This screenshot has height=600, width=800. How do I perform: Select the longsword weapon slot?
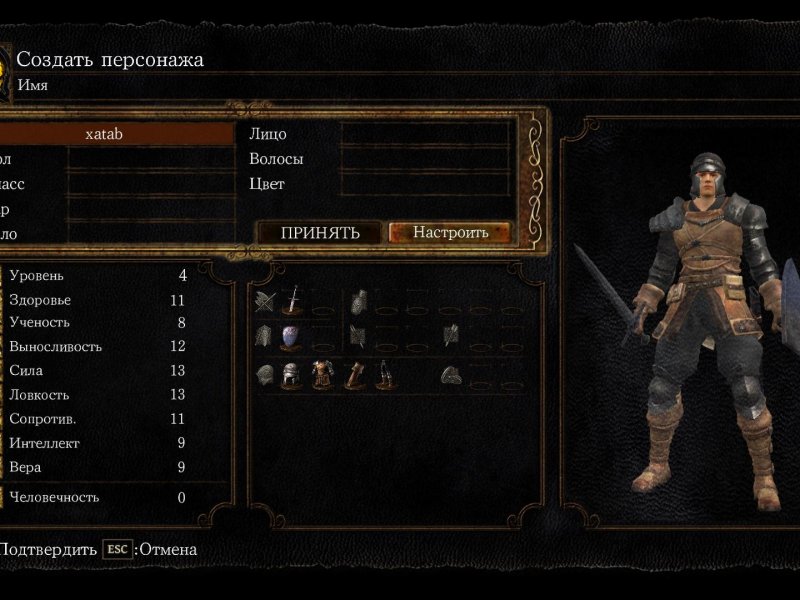[291, 300]
